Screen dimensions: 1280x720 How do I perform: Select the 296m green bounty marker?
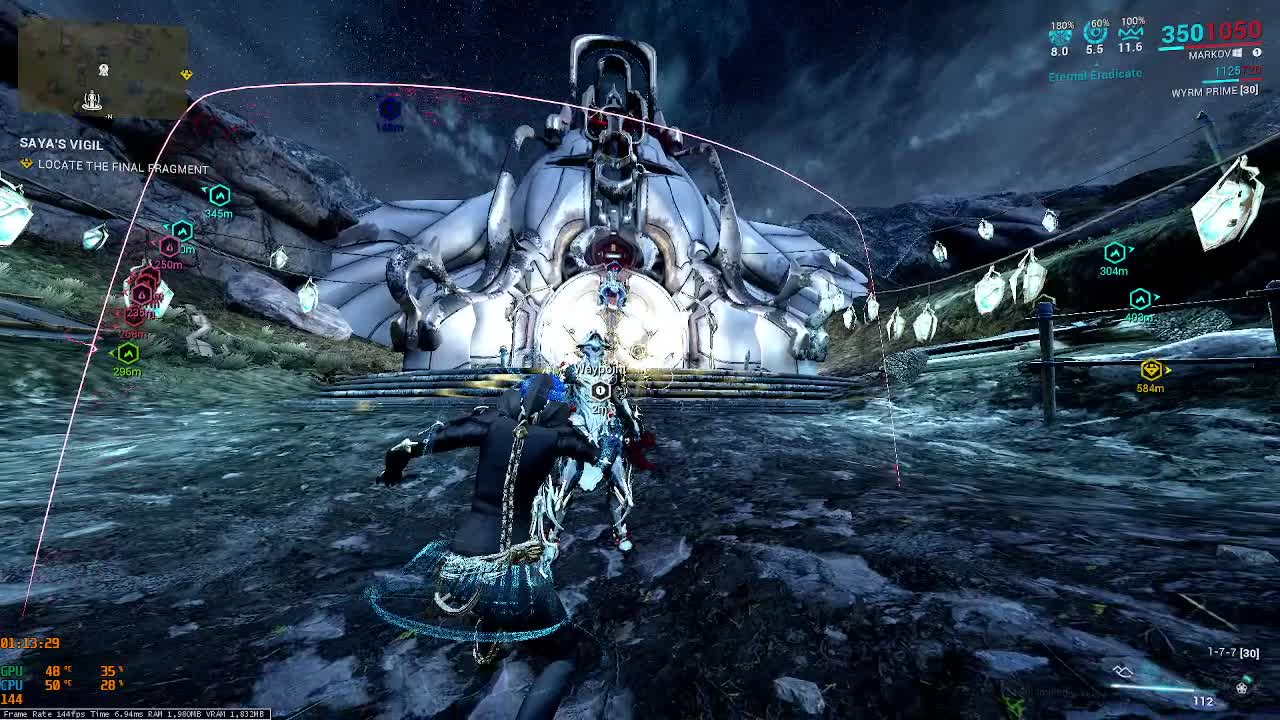pyautogui.click(x=128, y=353)
